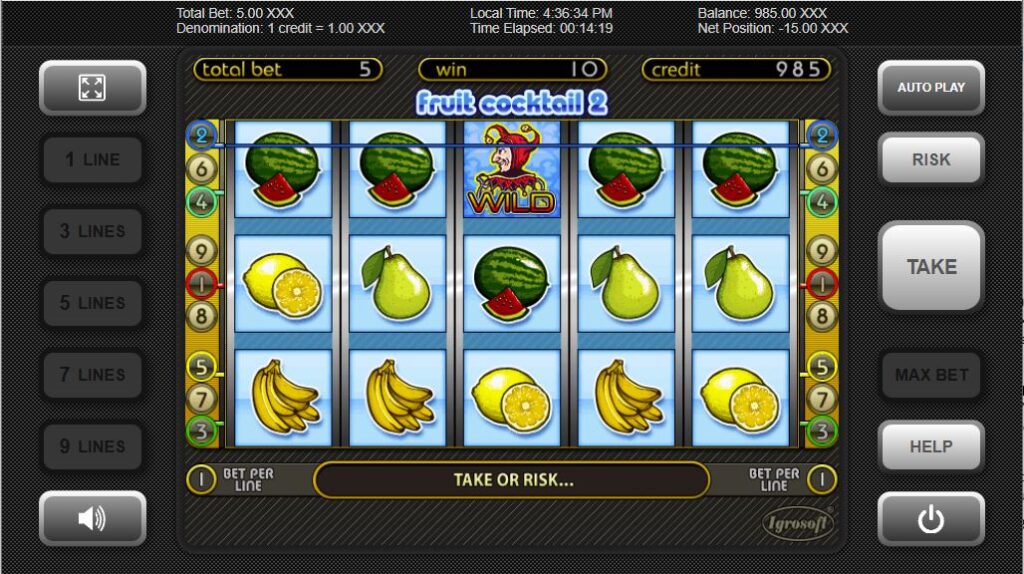
Task: Pick the 7 LINES option
Action: [92, 375]
